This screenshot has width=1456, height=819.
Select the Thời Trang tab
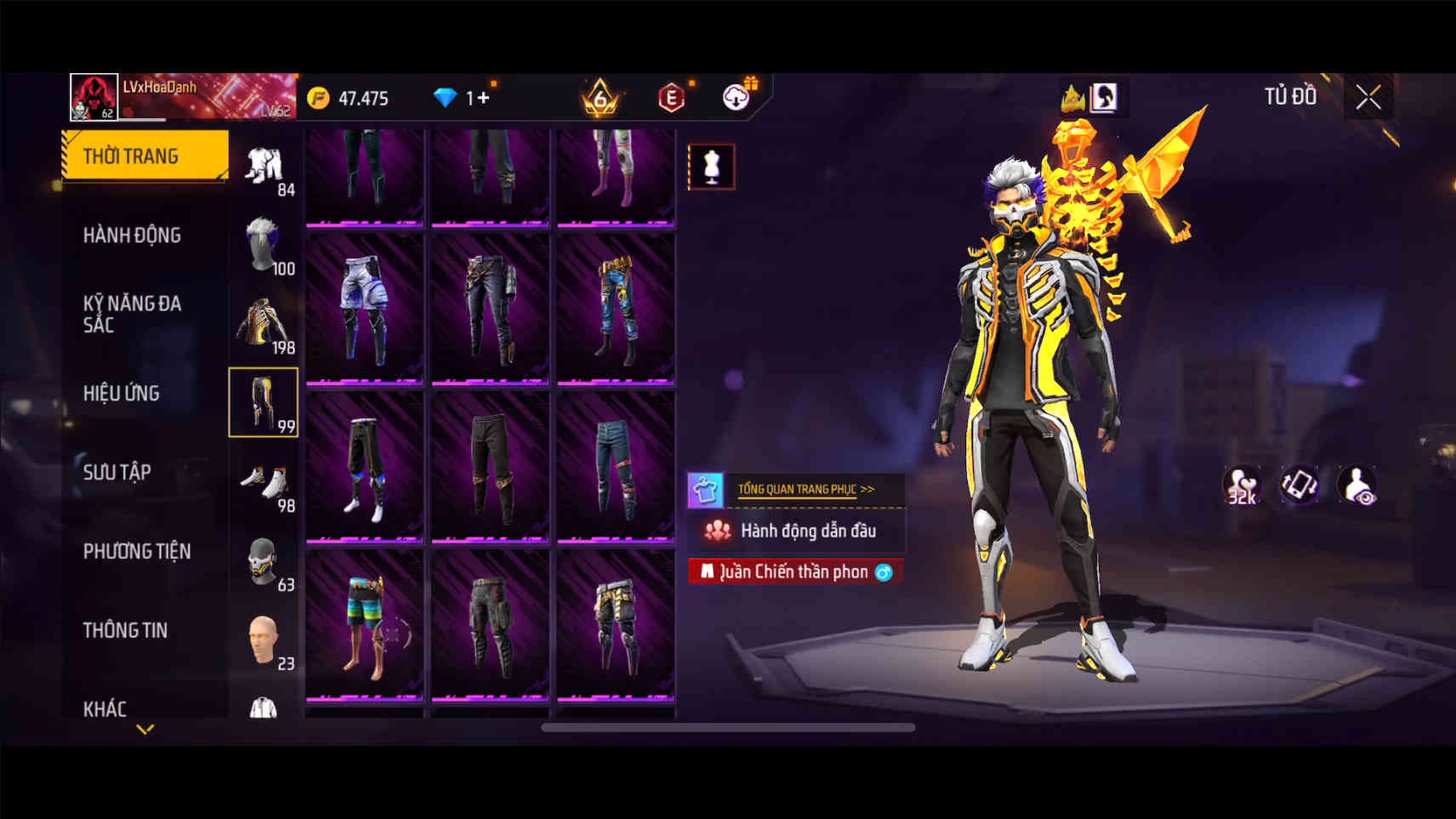(145, 156)
